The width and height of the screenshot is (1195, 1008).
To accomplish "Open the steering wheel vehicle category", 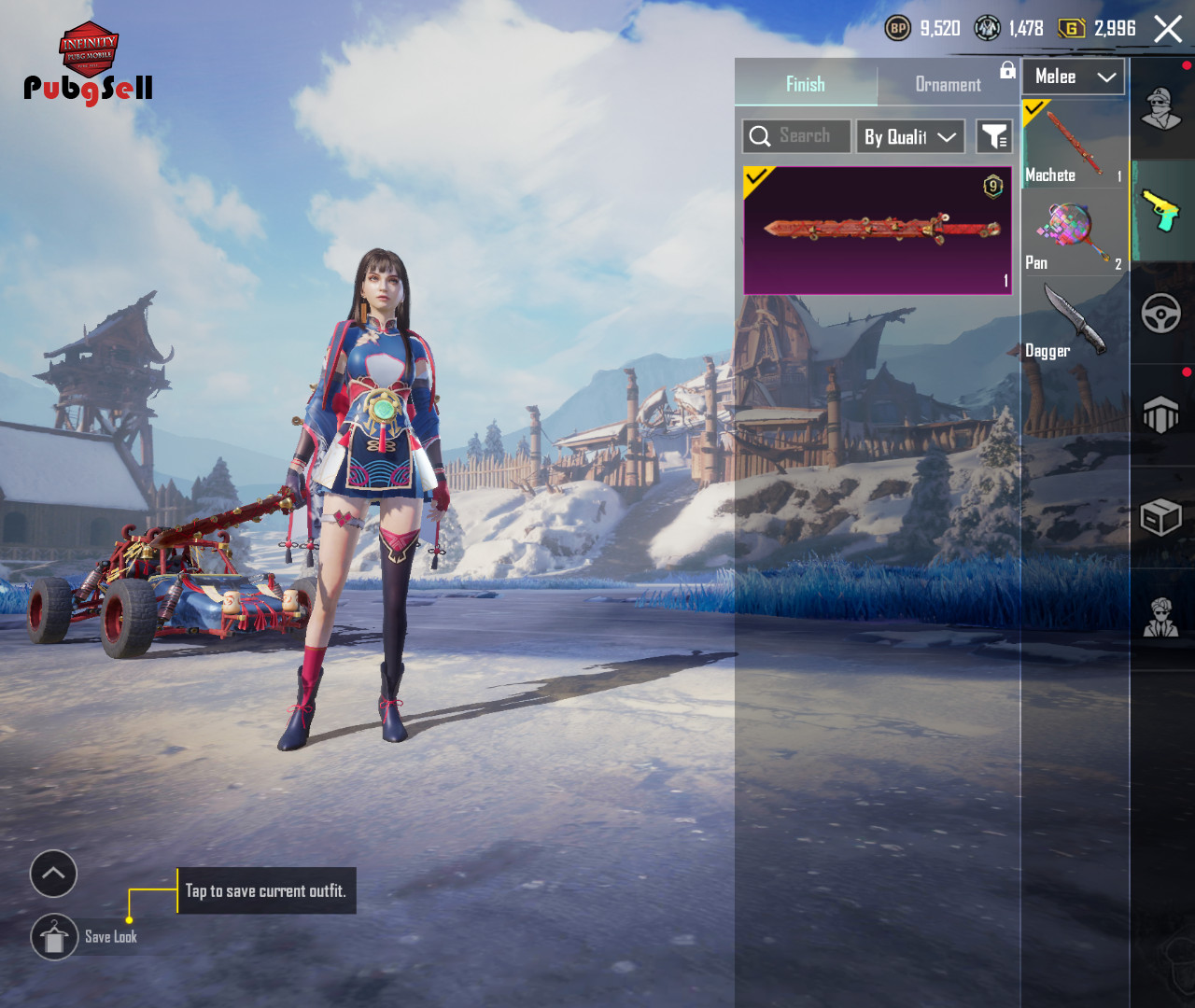I will [1161, 314].
